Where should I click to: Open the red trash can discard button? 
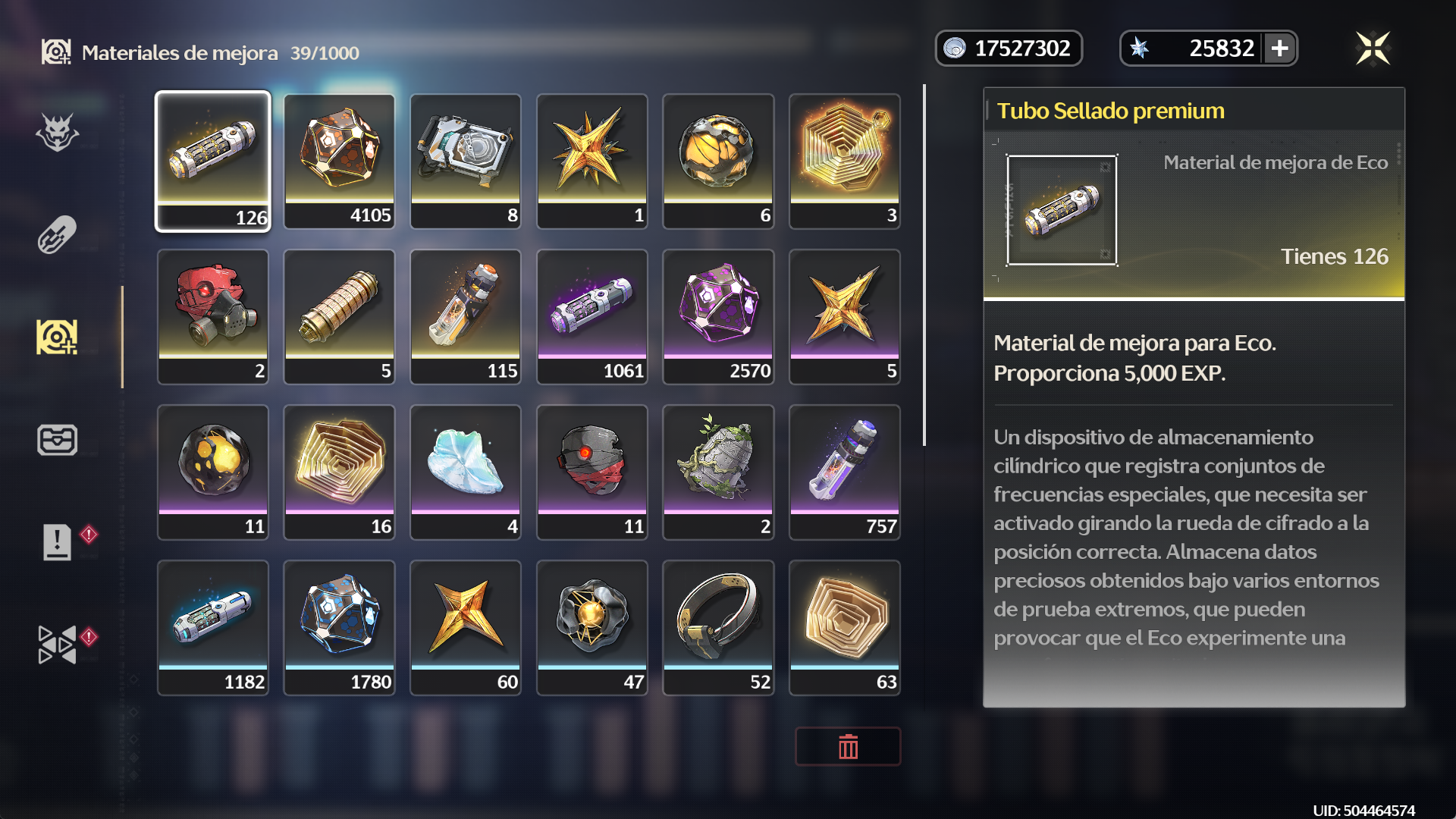coord(848,747)
